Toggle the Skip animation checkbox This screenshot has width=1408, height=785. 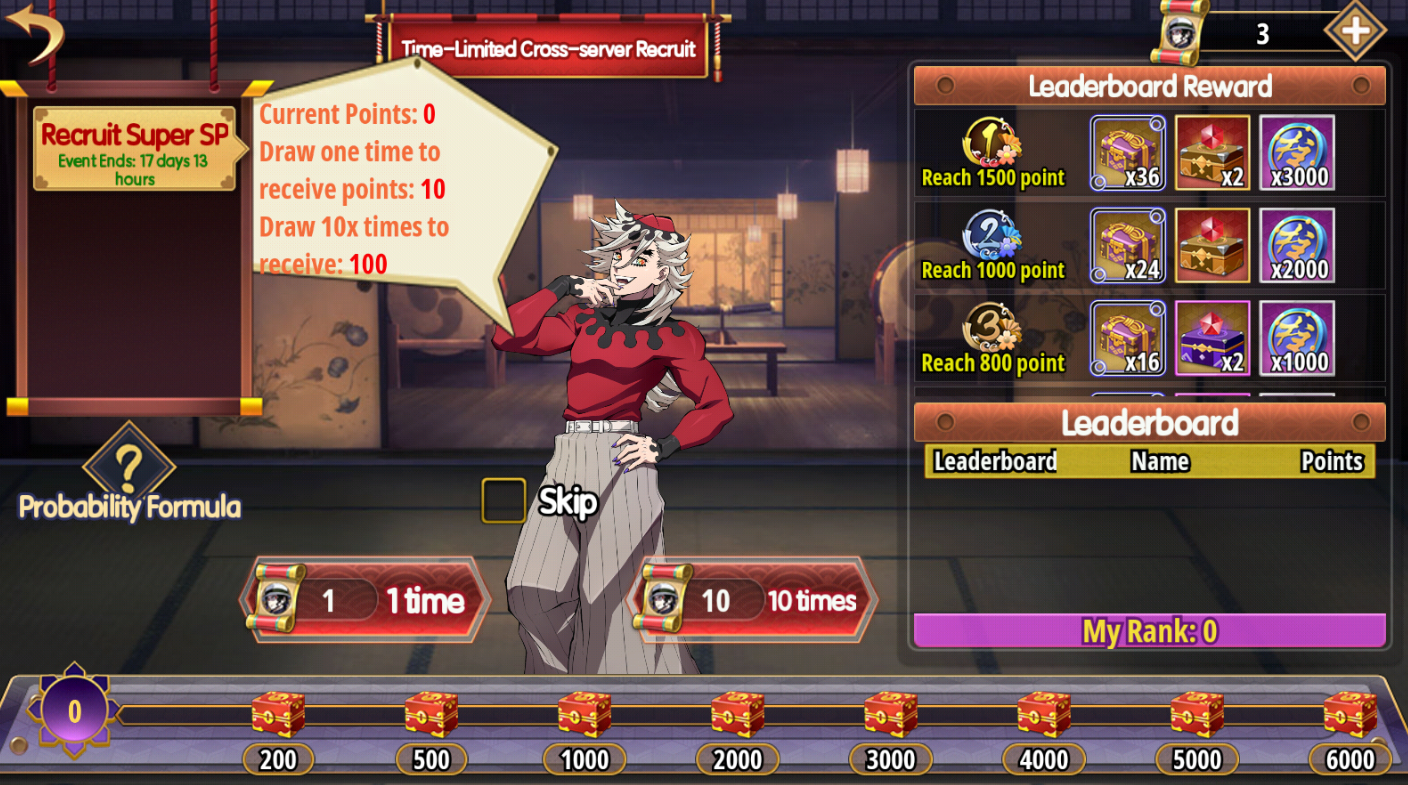click(503, 501)
